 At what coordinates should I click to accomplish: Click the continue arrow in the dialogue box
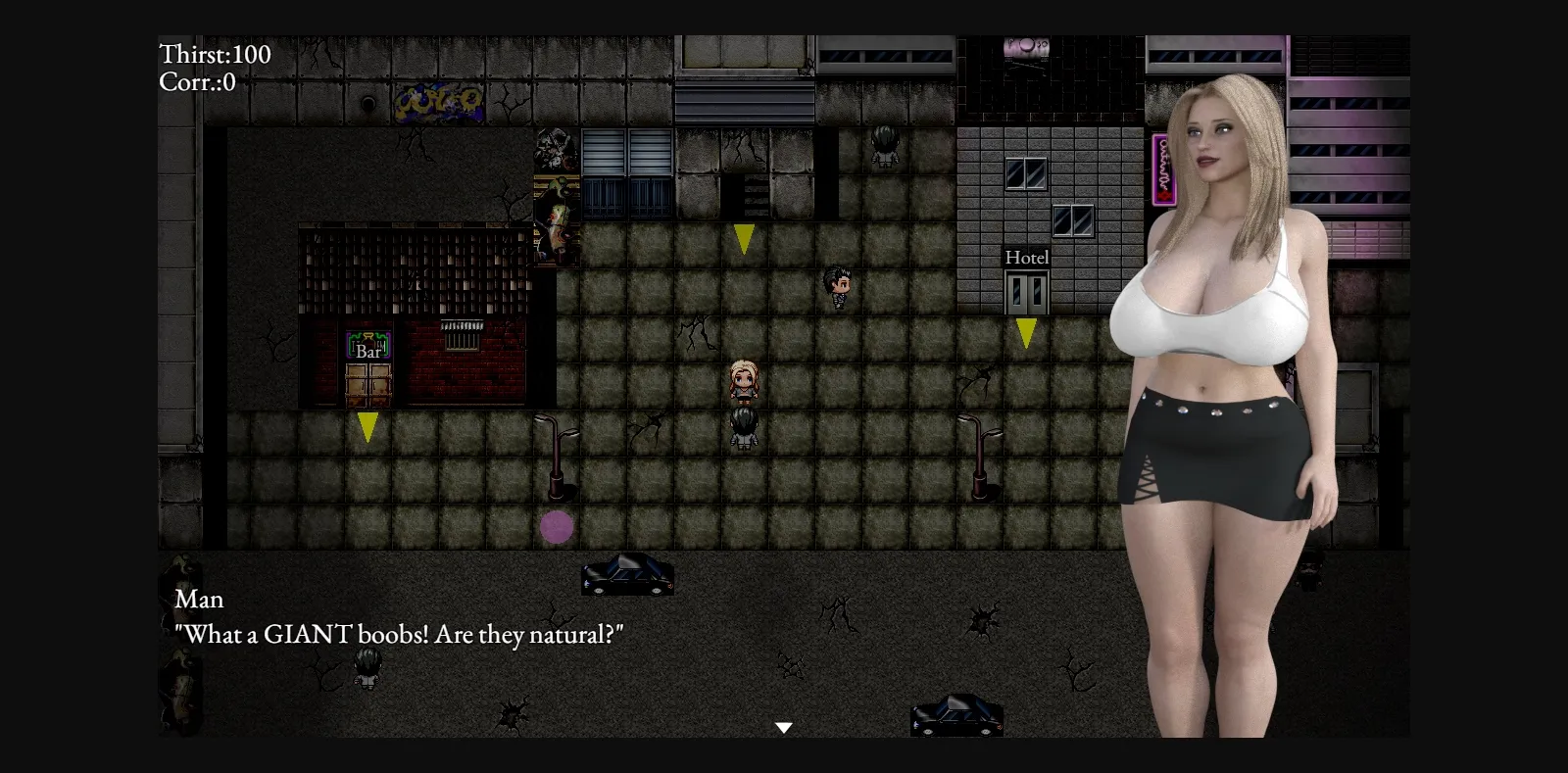point(784,726)
